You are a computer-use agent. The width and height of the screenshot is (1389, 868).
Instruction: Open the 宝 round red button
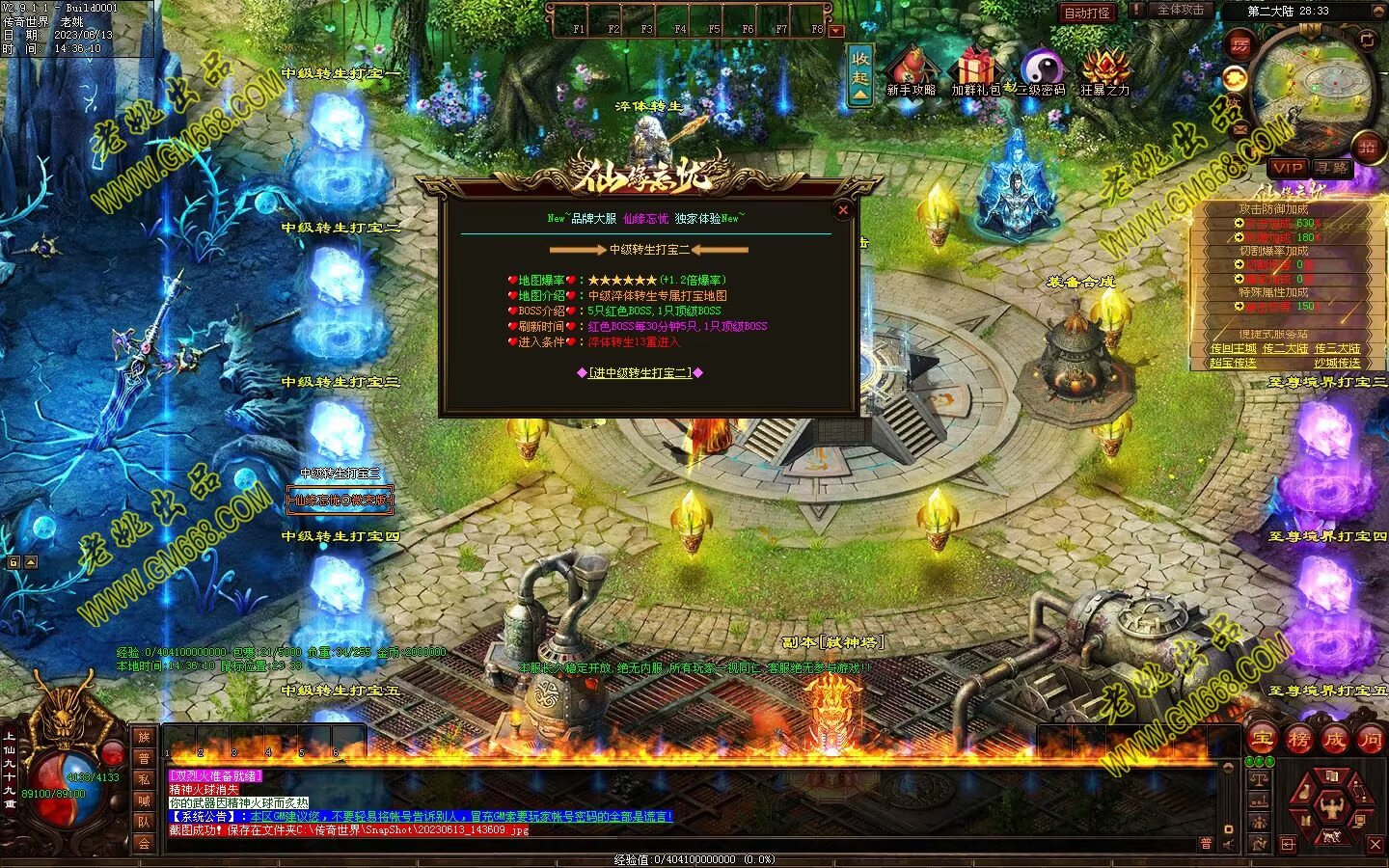coord(1263,740)
